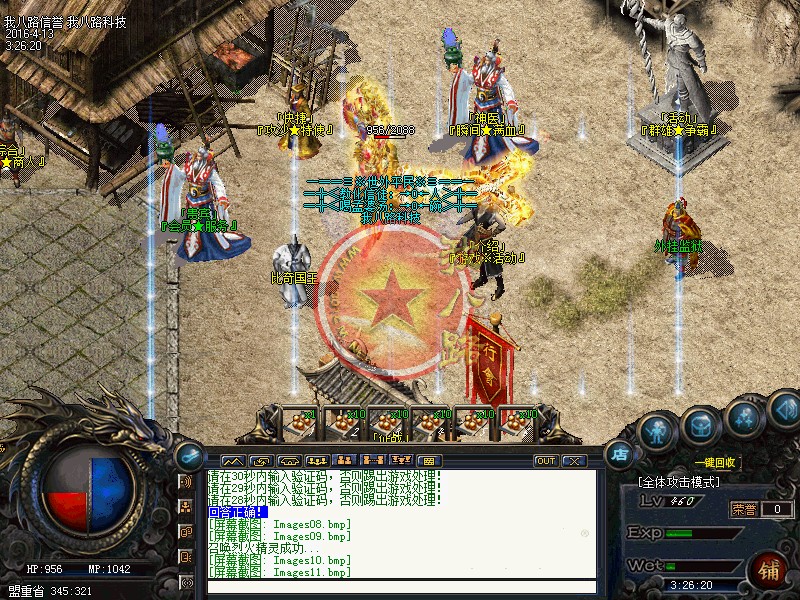
Task: Open the red 铺 stall button
Action: [768, 573]
